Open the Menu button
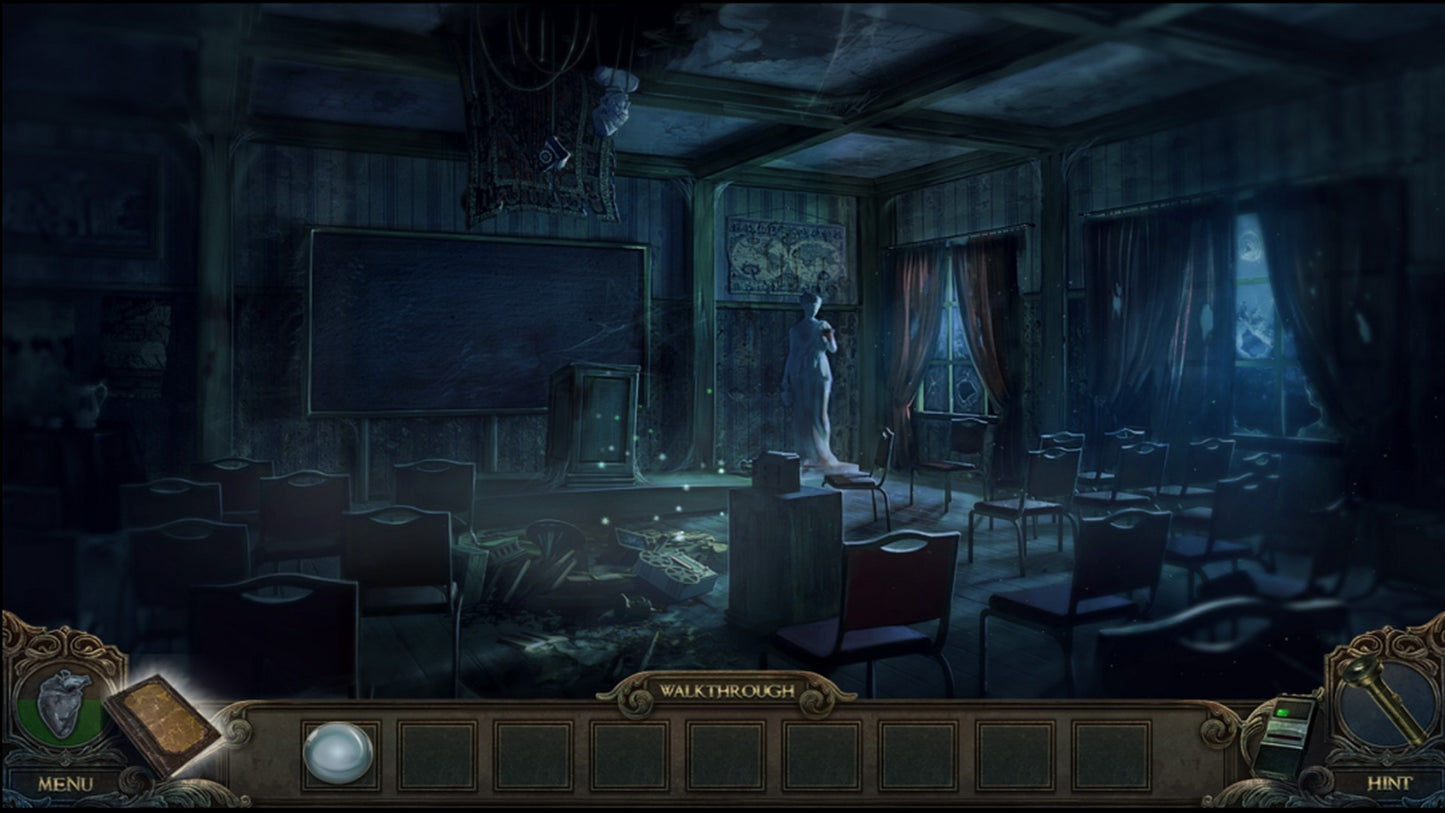This screenshot has width=1445, height=813. click(65, 783)
